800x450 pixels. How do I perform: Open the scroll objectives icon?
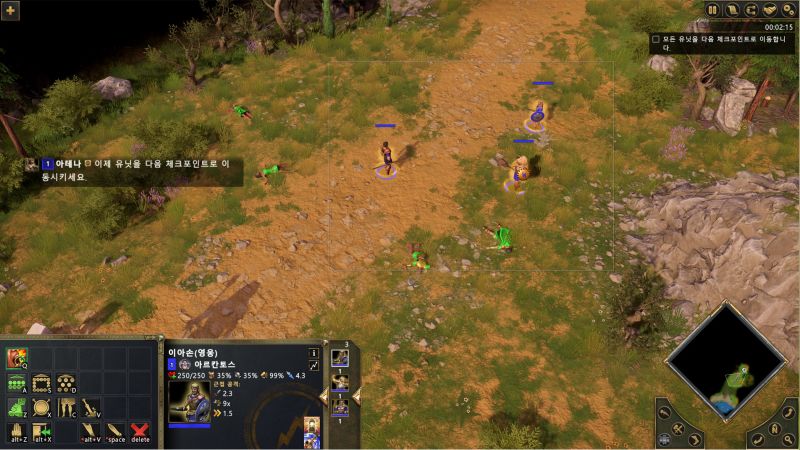(732, 9)
